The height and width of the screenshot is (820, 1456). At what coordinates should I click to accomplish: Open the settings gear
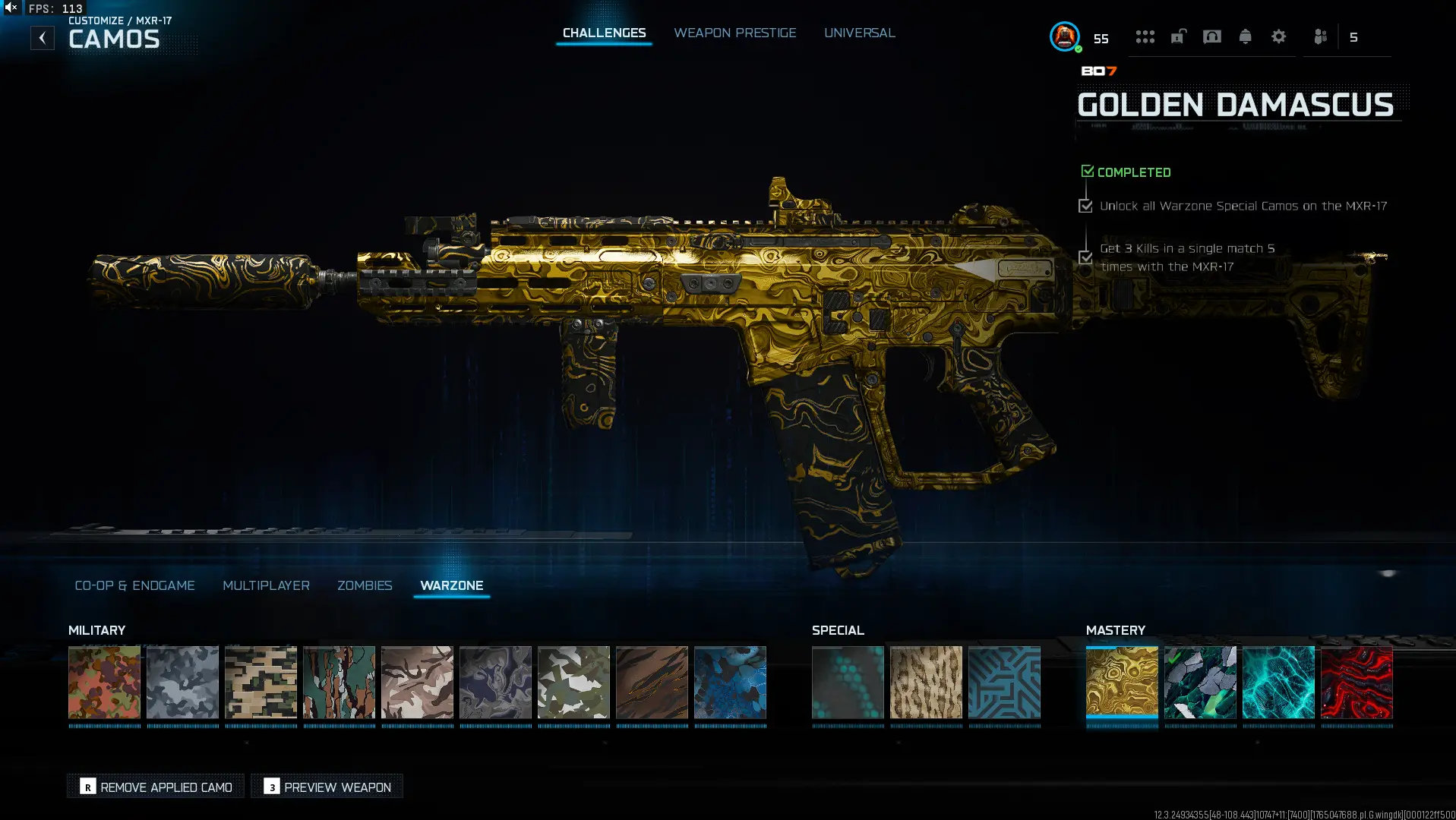(1279, 36)
